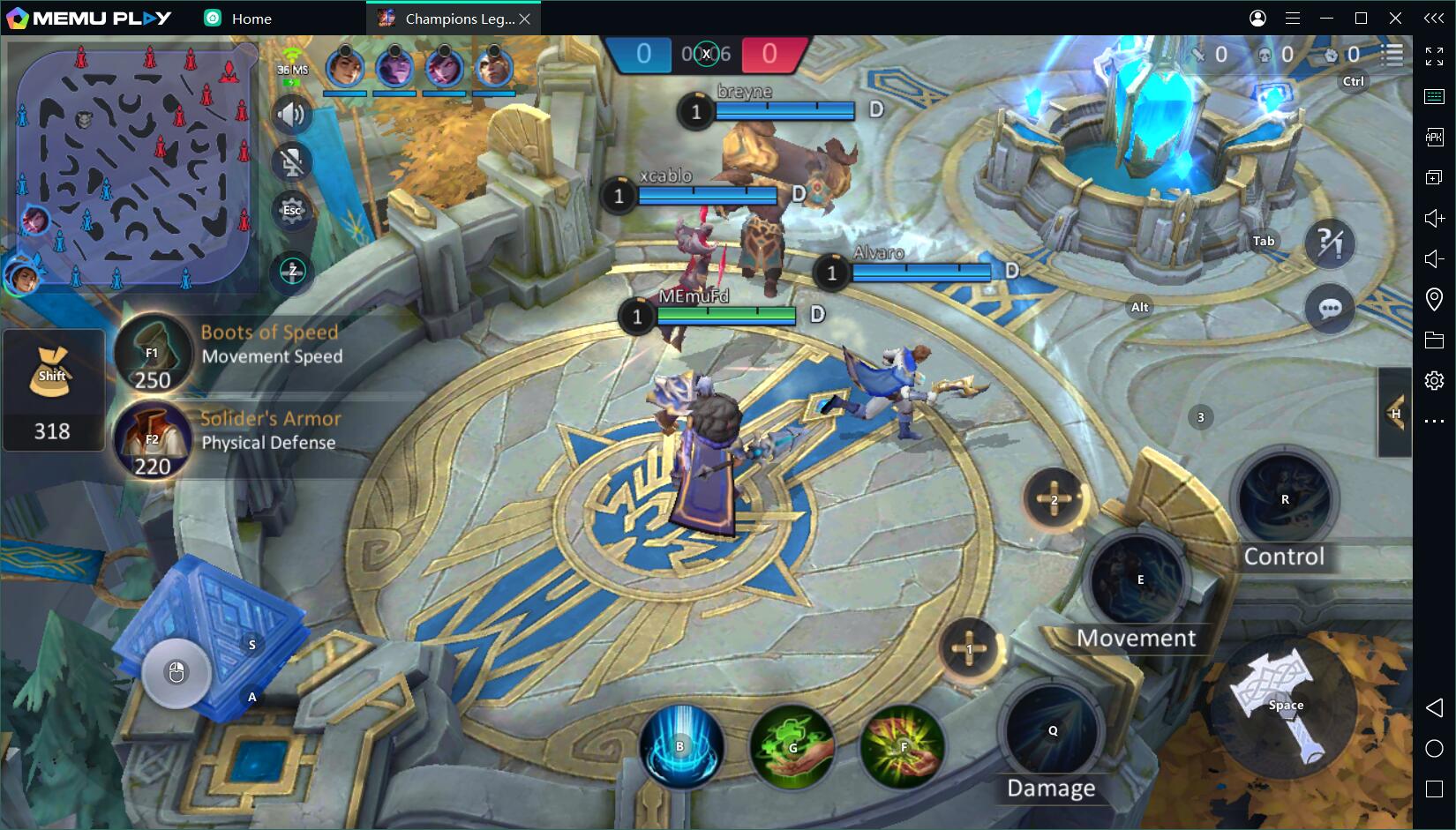The image size is (1456, 830).
Task: Open MEmu emulator settings gear
Action: pos(1434,380)
